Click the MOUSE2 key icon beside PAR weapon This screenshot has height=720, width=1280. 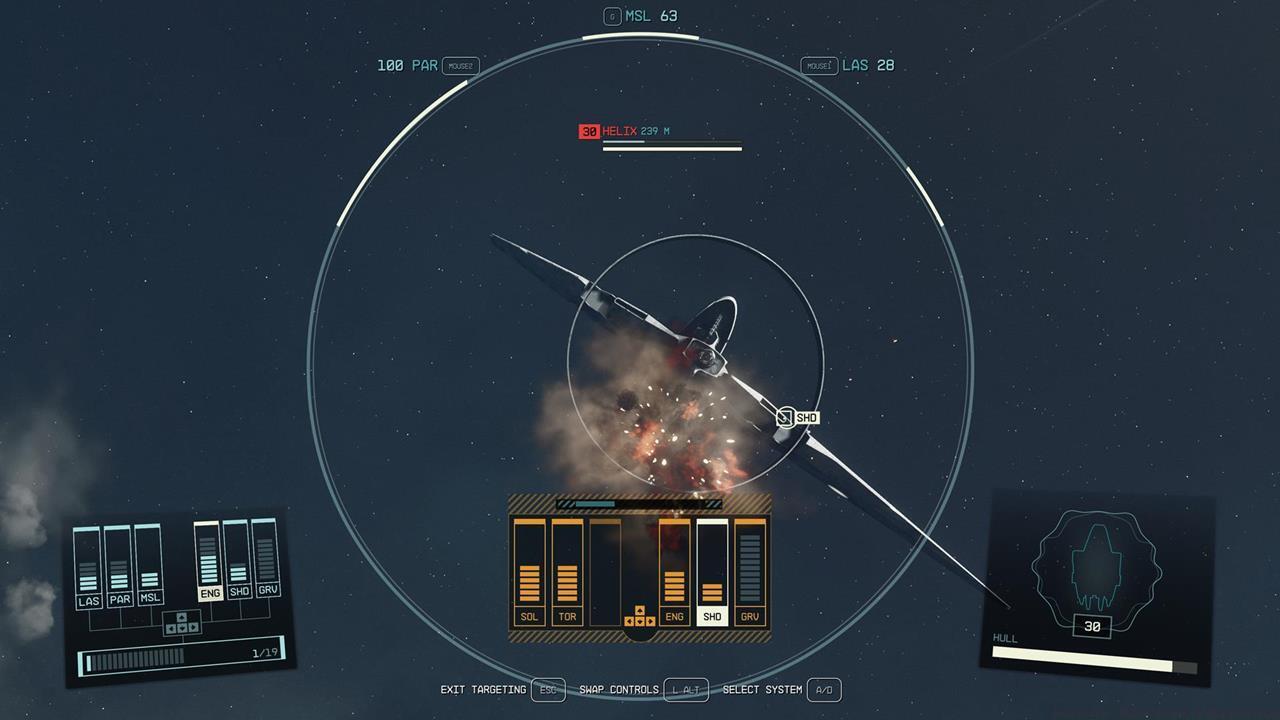460,65
